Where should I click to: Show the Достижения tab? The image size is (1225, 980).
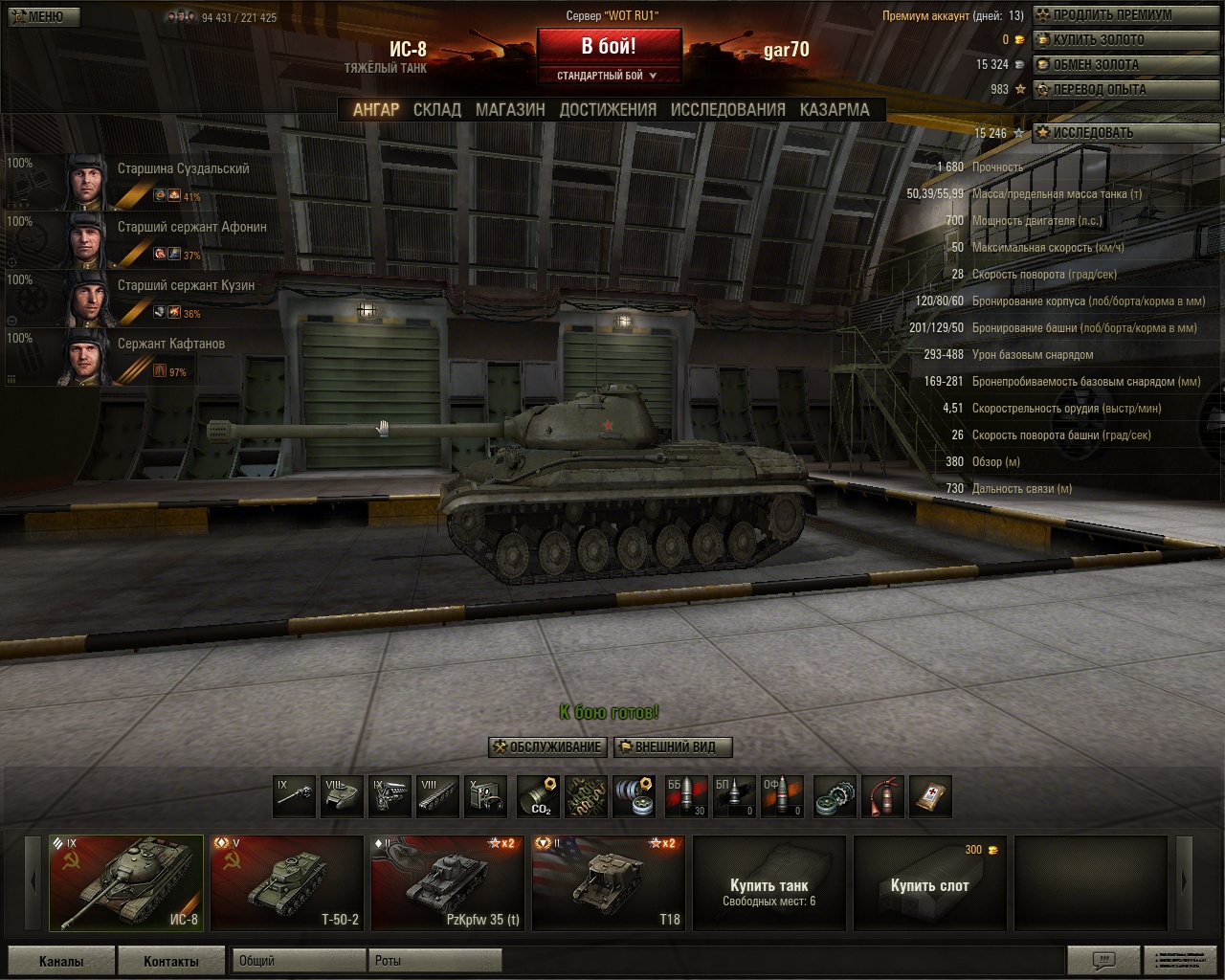(x=608, y=110)
